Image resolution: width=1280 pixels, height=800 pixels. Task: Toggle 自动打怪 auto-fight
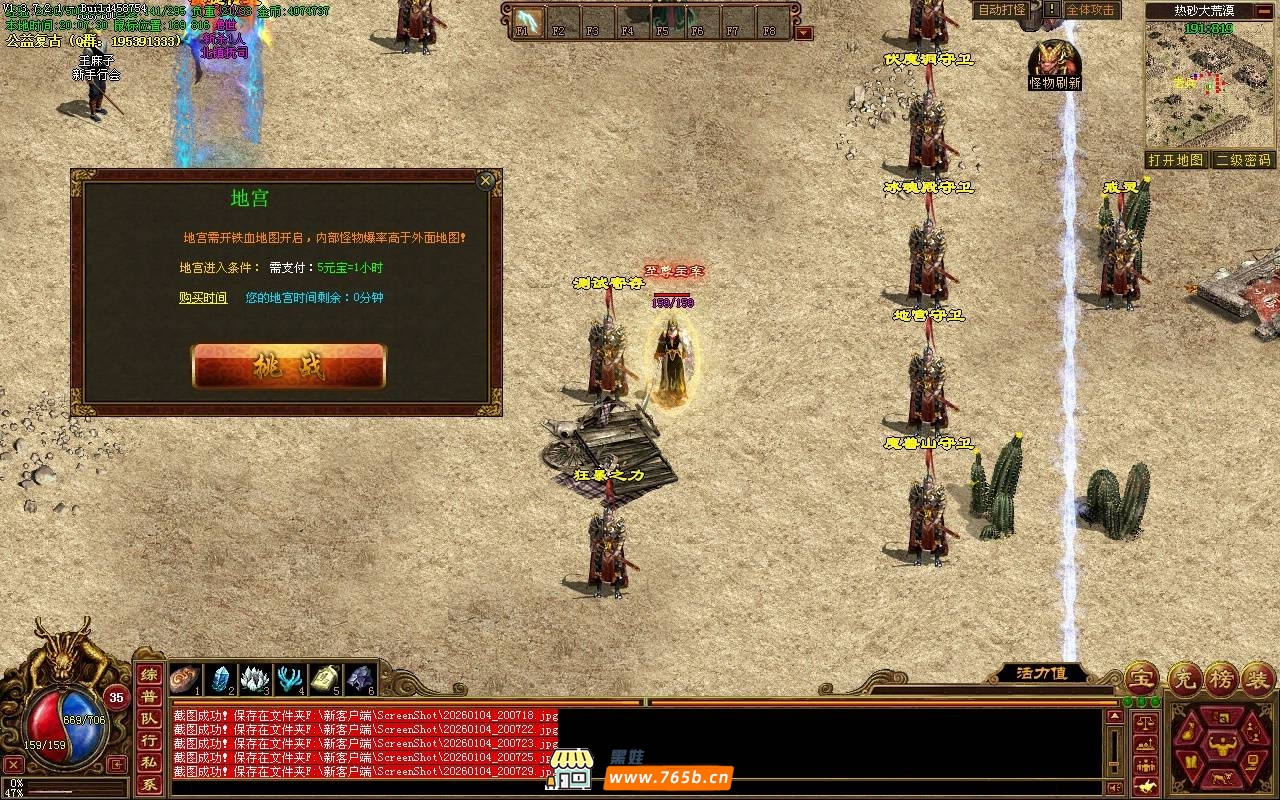coord(1001,10)
